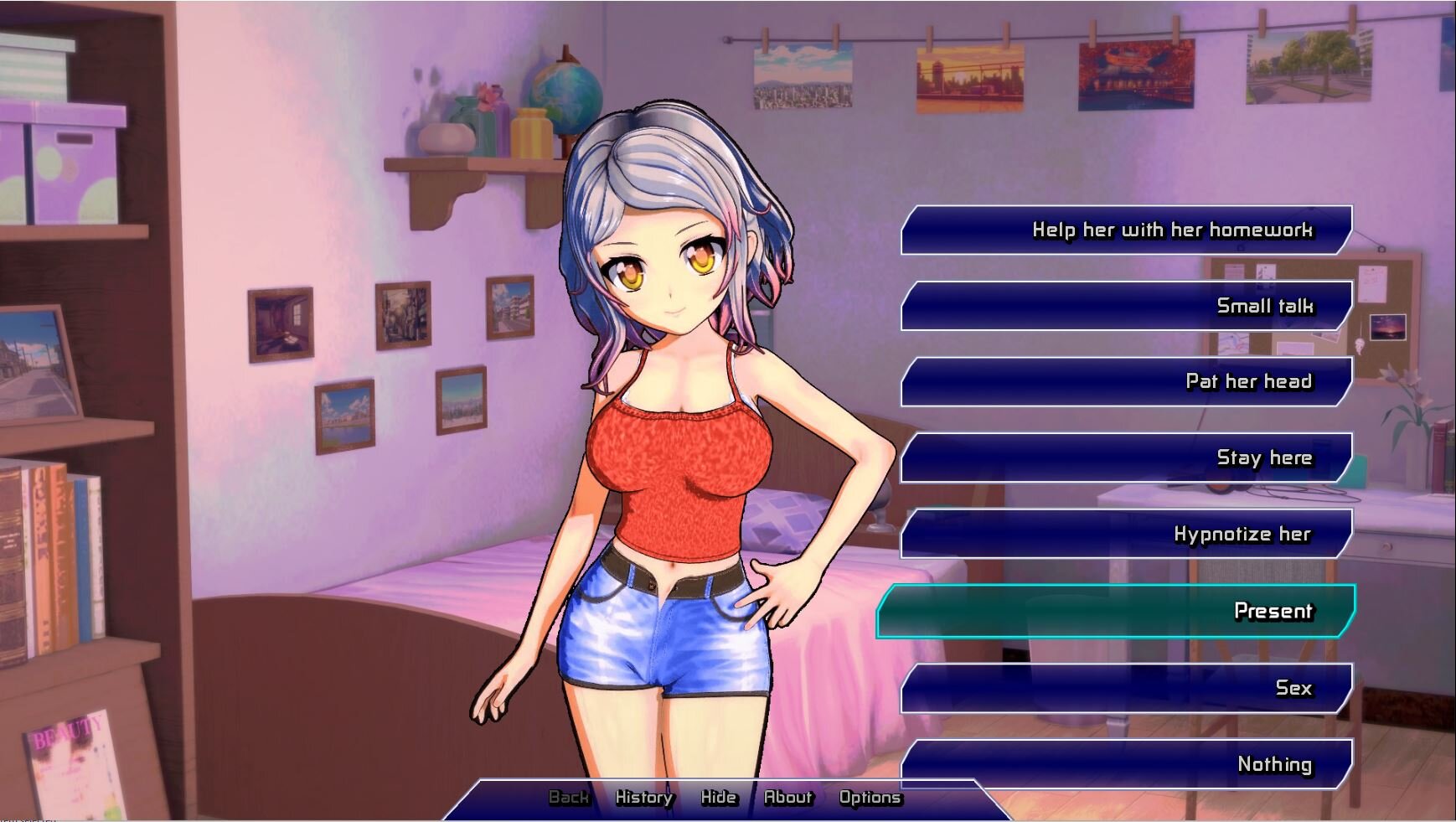Hide the interface with Hide button
Viewport: 1456px width, 822px height.
719,798
